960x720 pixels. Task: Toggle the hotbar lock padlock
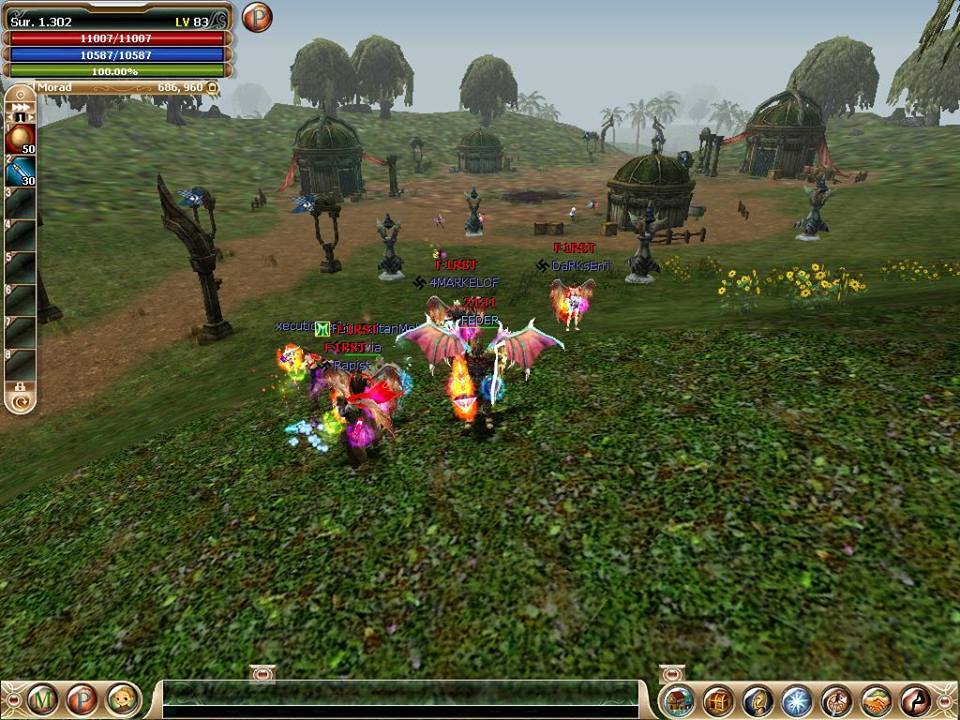pyautogui.click(x=19, y=386)
